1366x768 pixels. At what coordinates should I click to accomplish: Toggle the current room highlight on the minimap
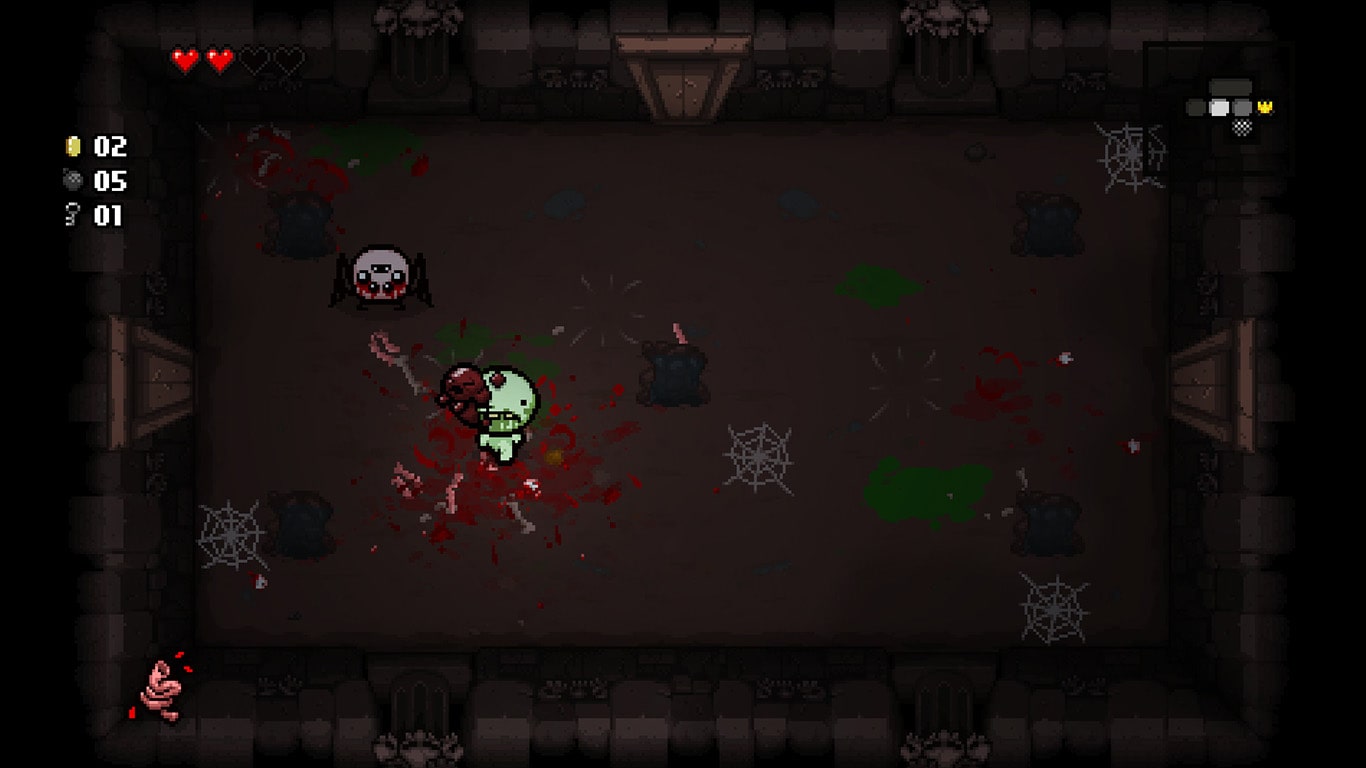click(x=1219, y=107)
